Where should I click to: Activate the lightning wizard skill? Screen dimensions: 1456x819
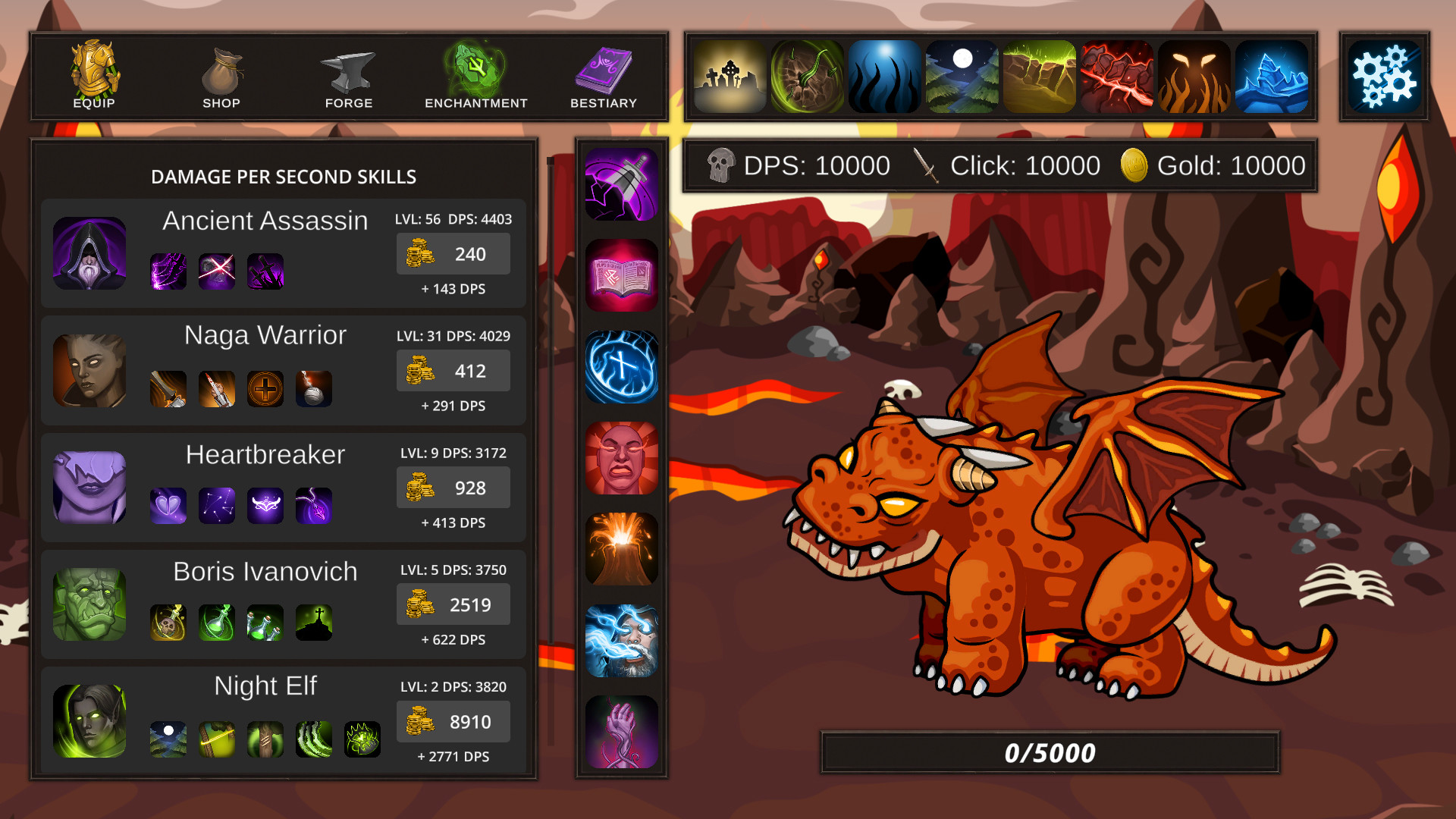click(621, 642)
